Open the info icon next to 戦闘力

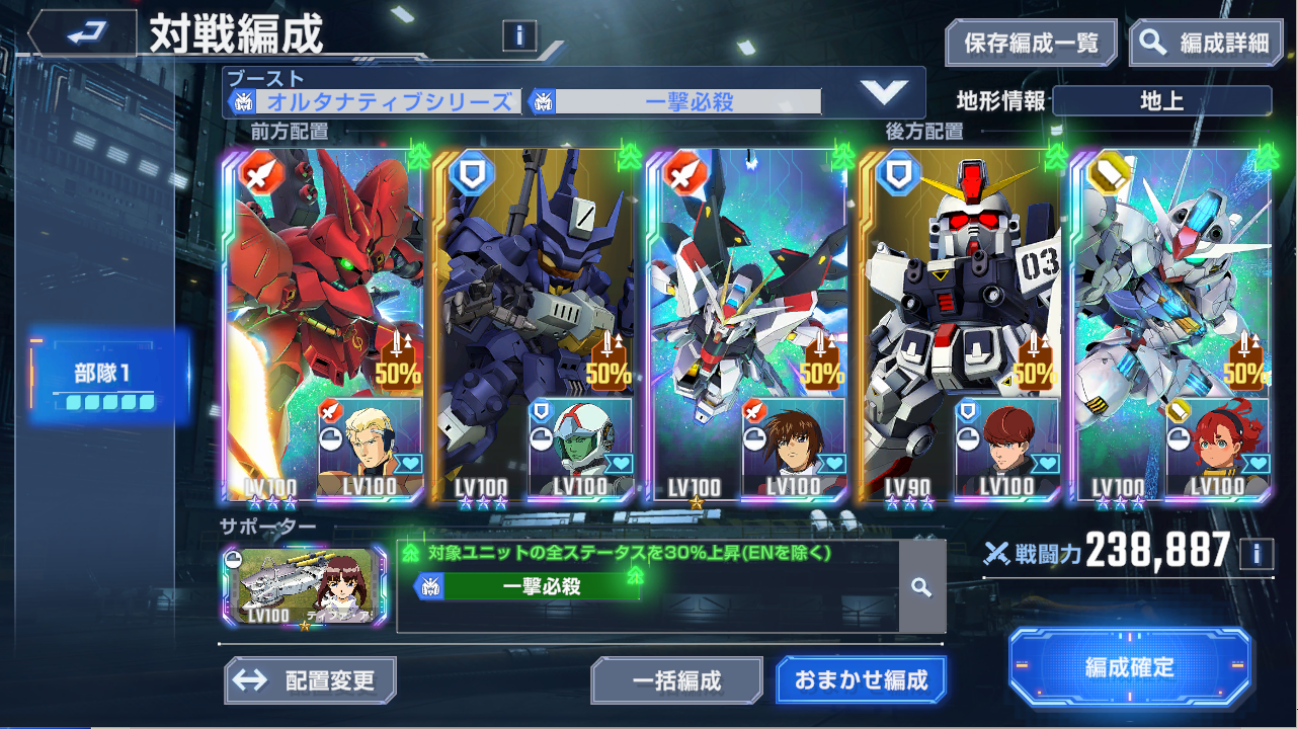click(x=1256, y=553)
